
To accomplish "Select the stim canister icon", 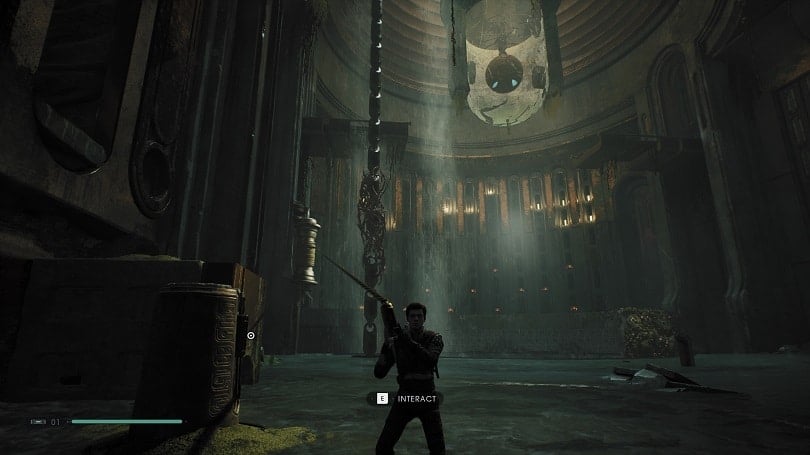I will [x=38, y=422].
